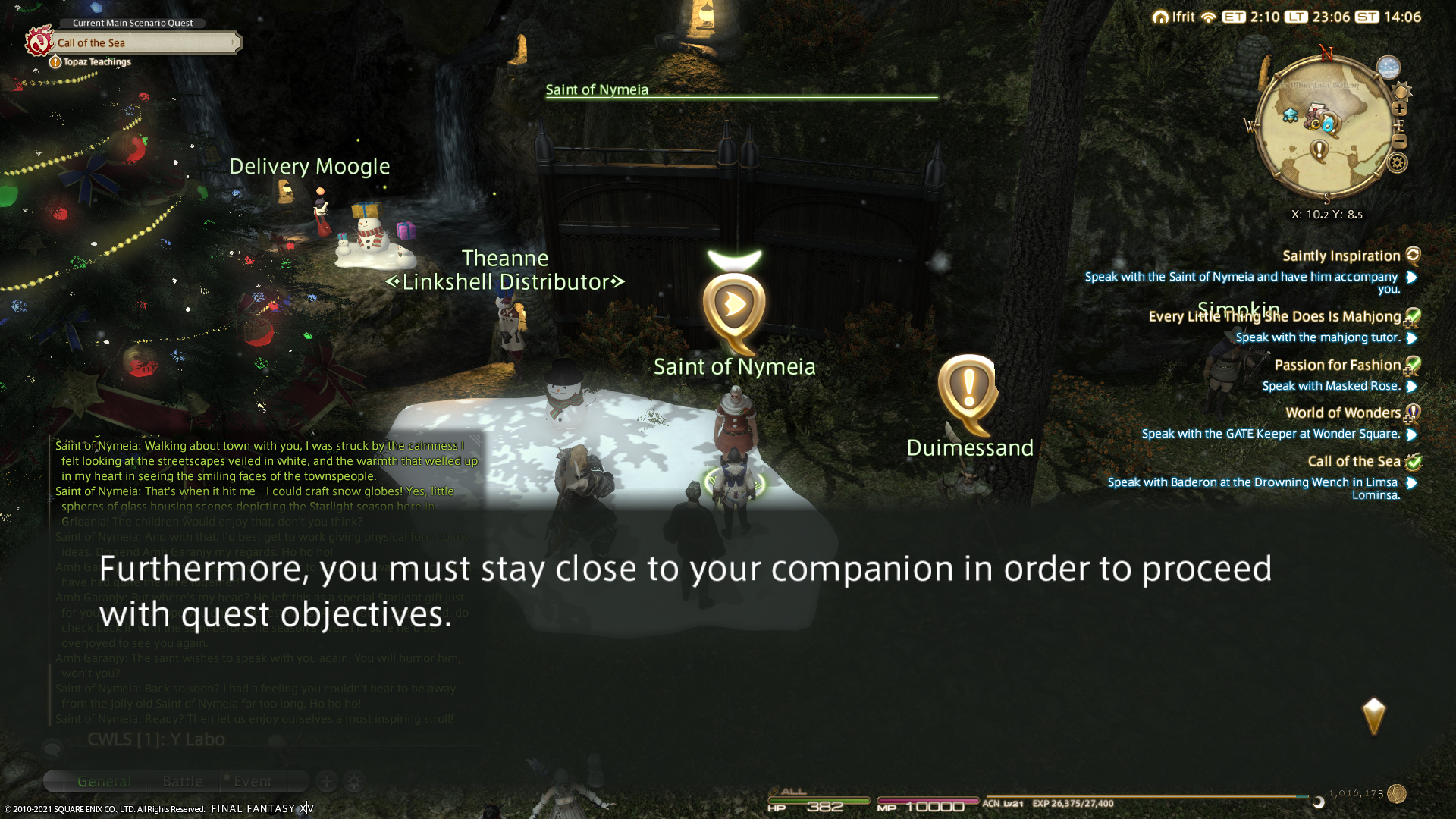Viewport: 1456px width, 819px height.
Task: Switch to the Battle chat tab
Action: click(183, 781)
